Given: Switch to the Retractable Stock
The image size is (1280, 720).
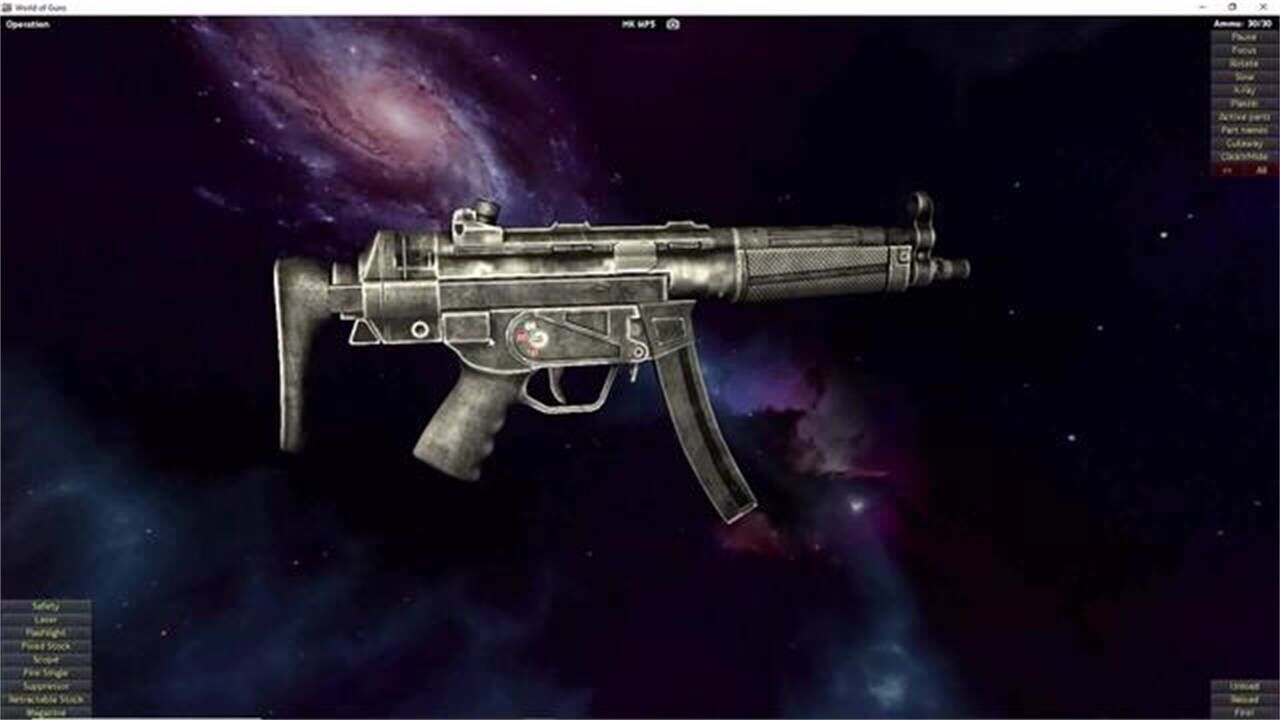Looking at the screenshot, I should pos(45,700).
